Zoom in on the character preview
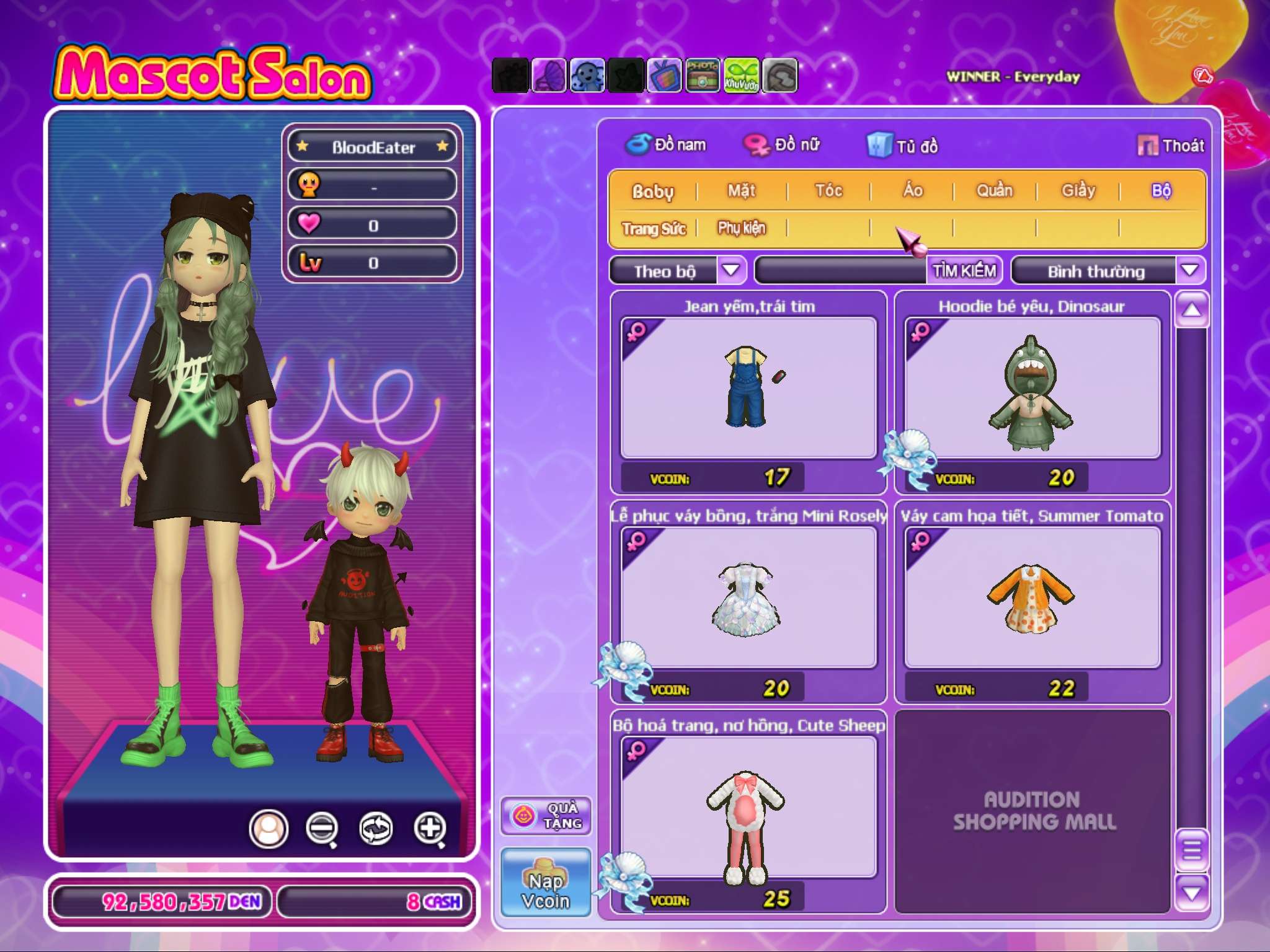Screen dimensions: 1270x952 pyautogui.click(x=430, y=828)
